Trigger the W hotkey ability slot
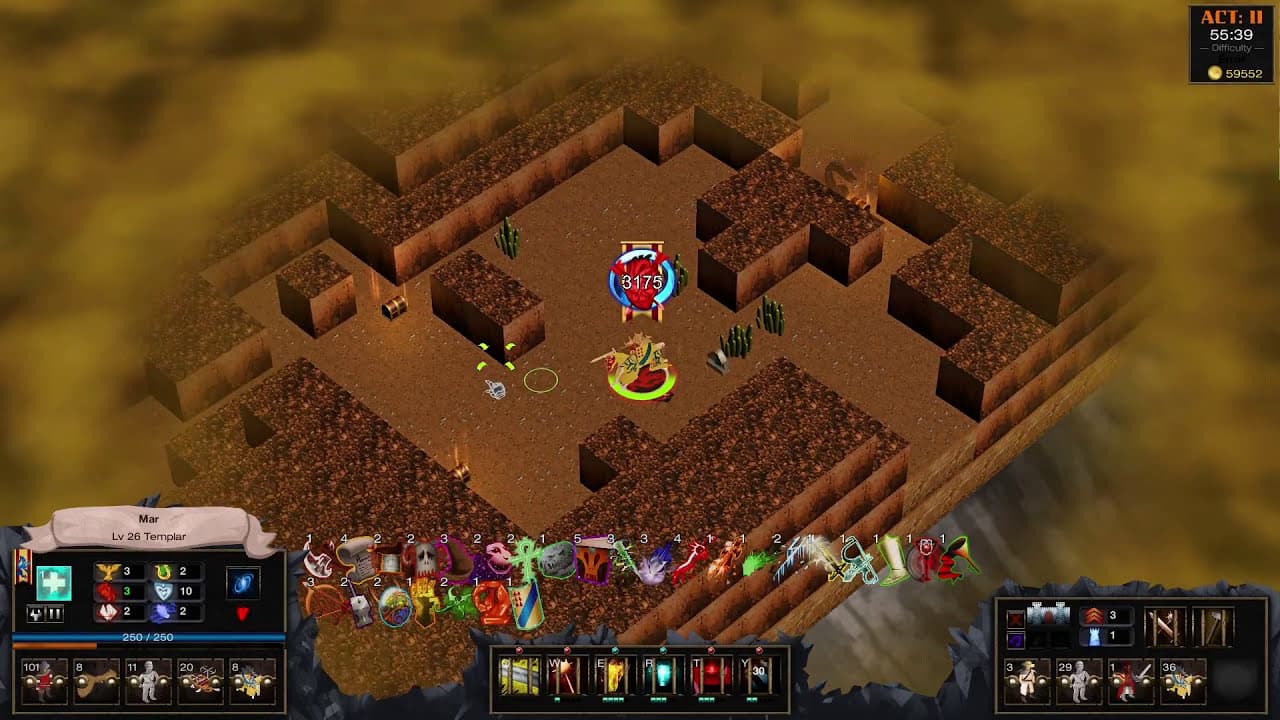 (x=565, y=677)
